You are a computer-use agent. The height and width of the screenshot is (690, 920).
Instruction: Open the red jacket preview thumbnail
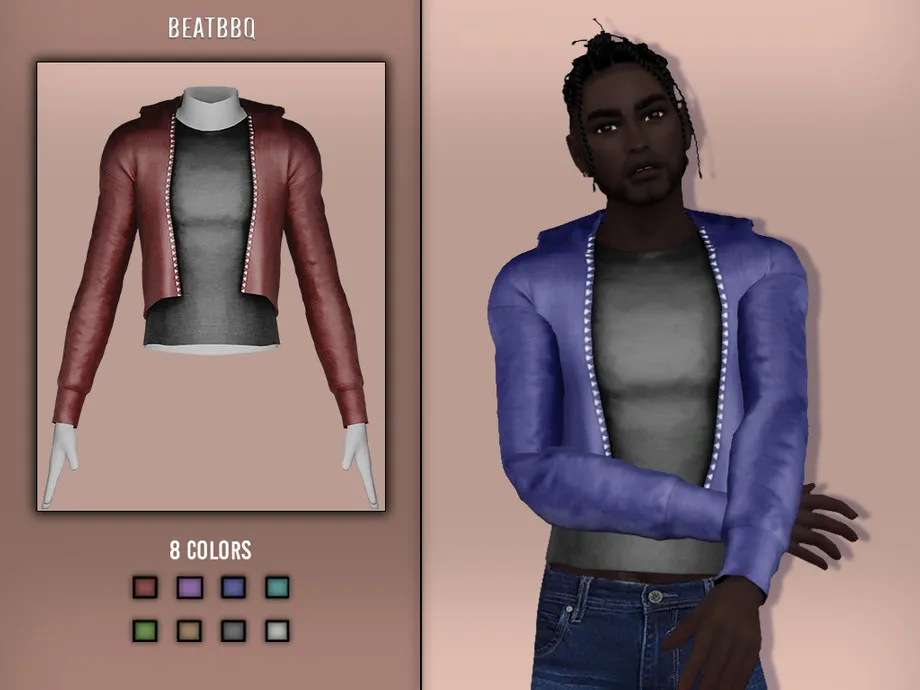point(211,286)
